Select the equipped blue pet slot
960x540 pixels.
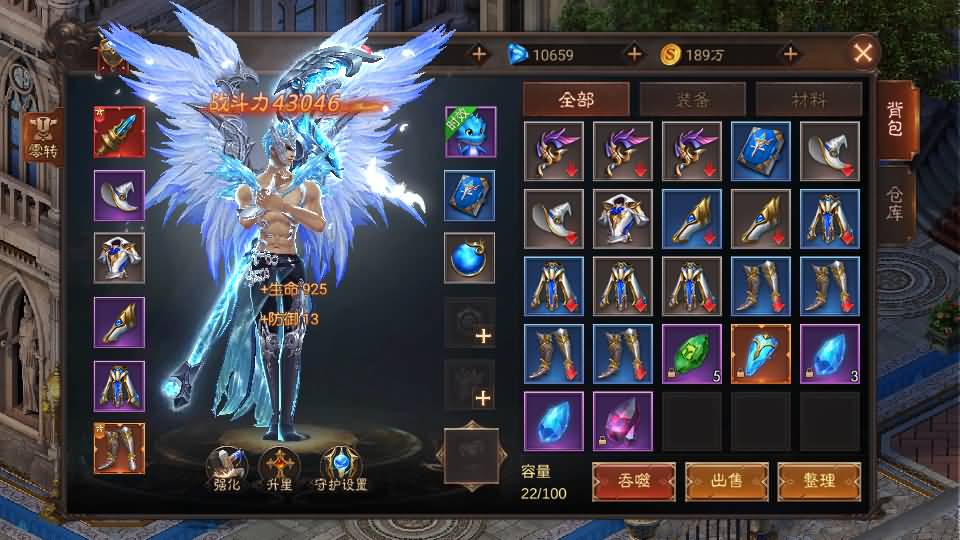(x=470, y=132)
